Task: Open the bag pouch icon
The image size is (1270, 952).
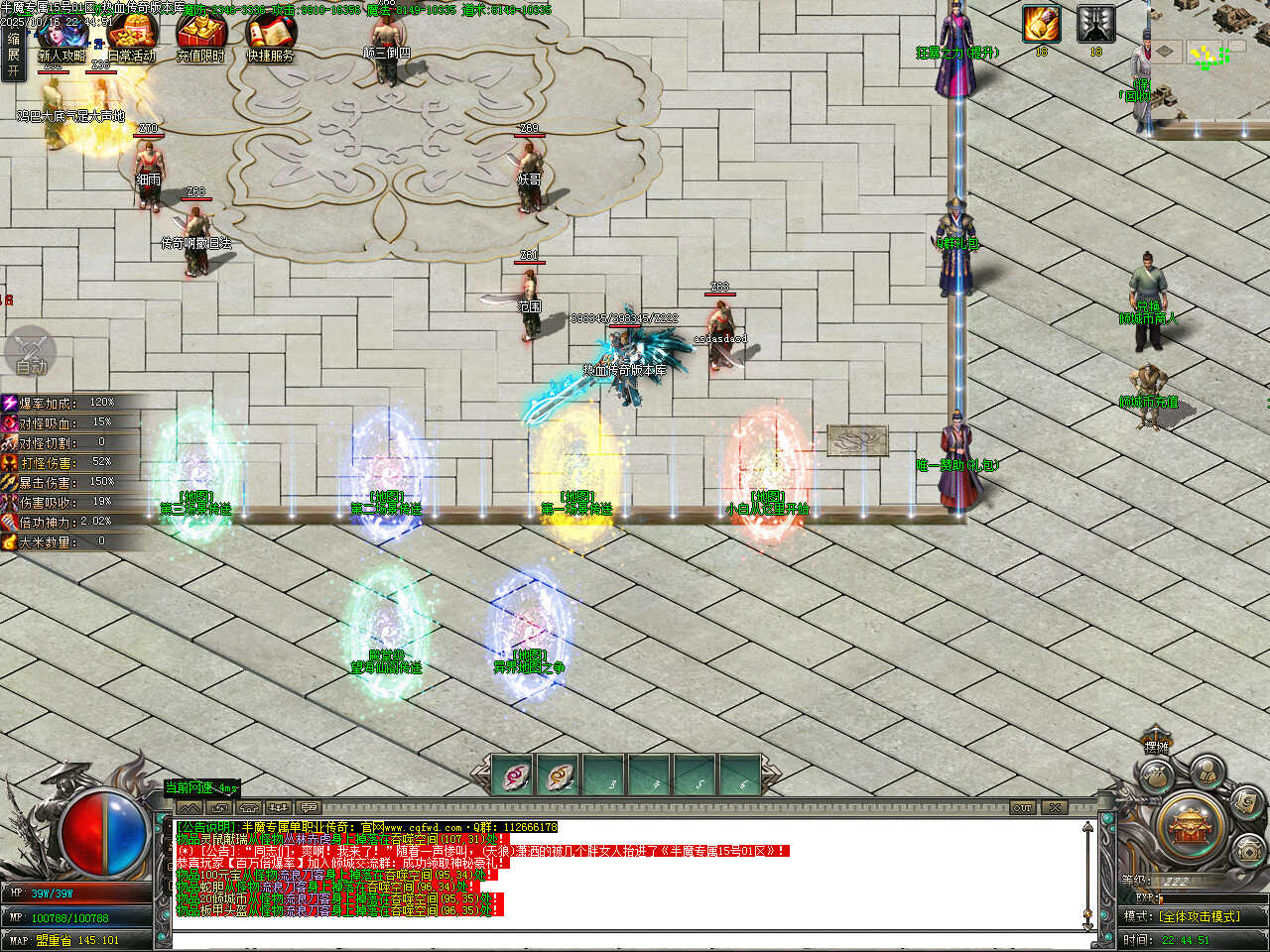Action: pyautogui.click(x=1154, y=776)
